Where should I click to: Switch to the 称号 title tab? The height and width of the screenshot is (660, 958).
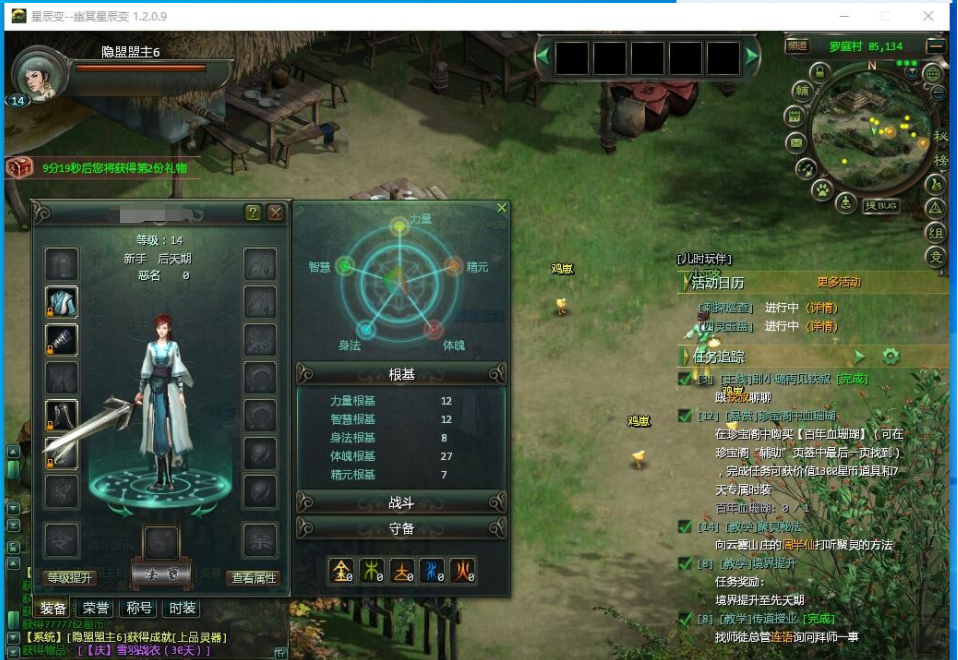pyautogui.click(x=139, y=608)
